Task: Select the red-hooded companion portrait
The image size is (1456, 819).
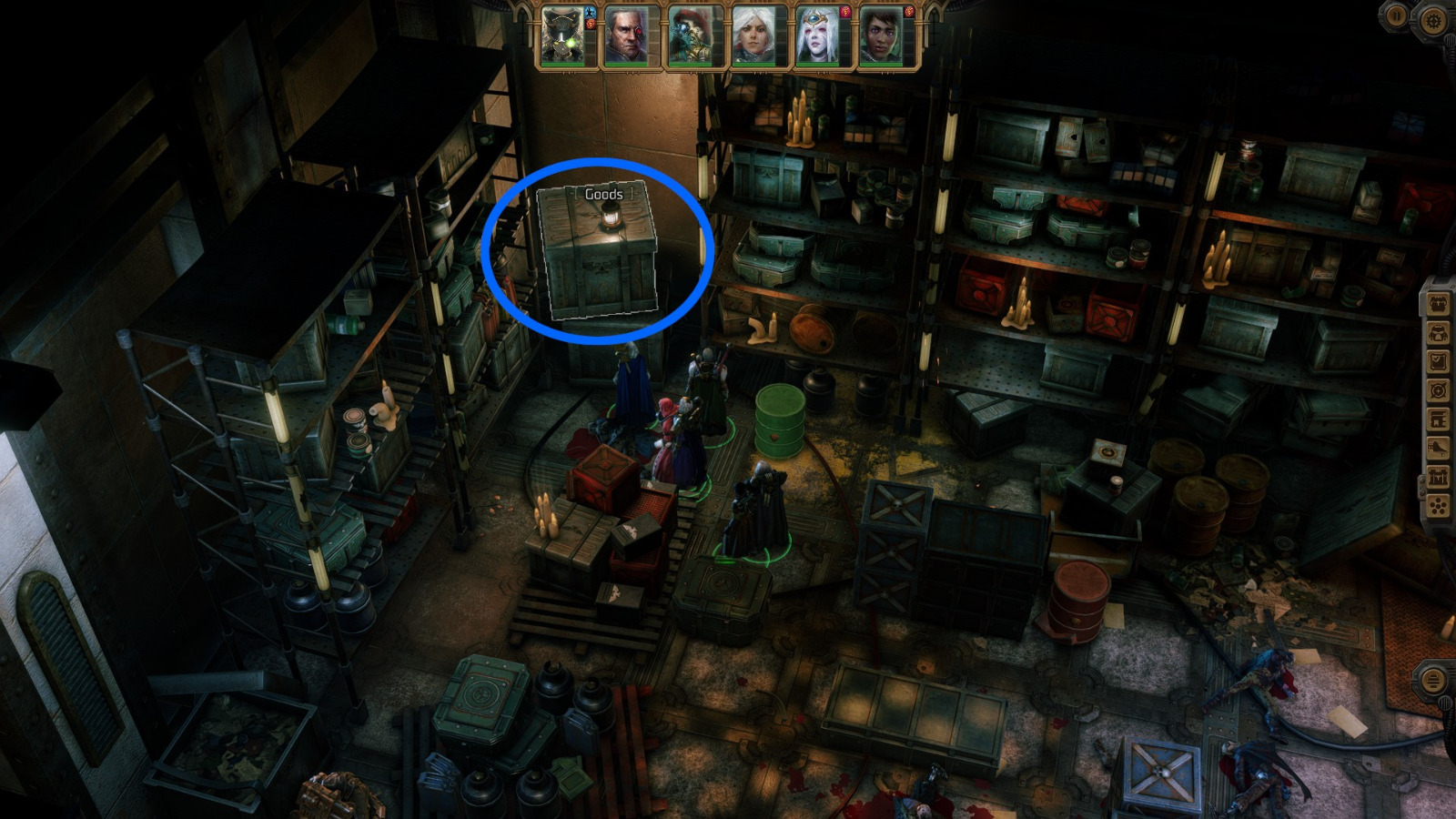Action: click(x=691, y=36)
